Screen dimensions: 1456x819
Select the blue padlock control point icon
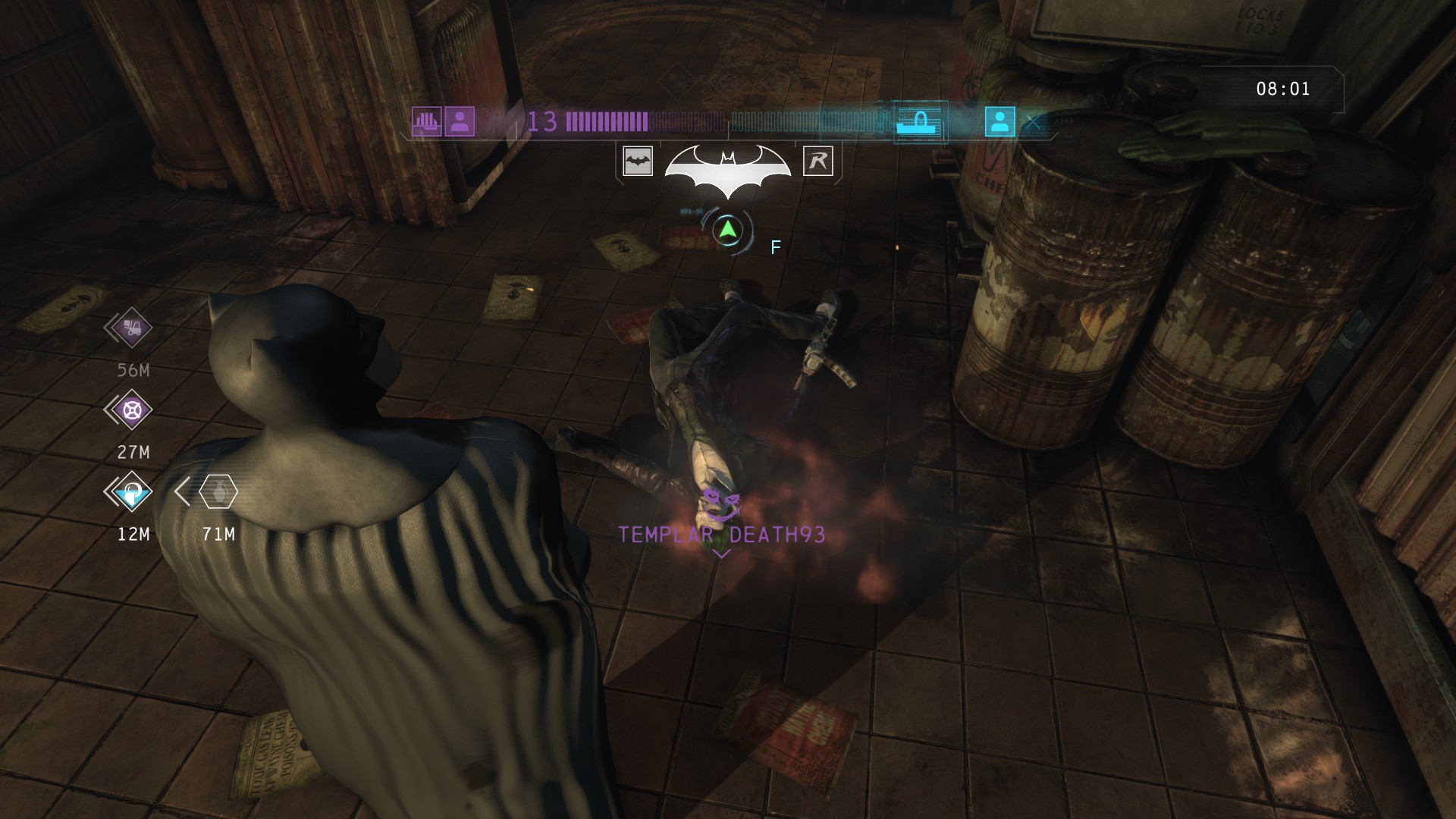click(919, 121)
